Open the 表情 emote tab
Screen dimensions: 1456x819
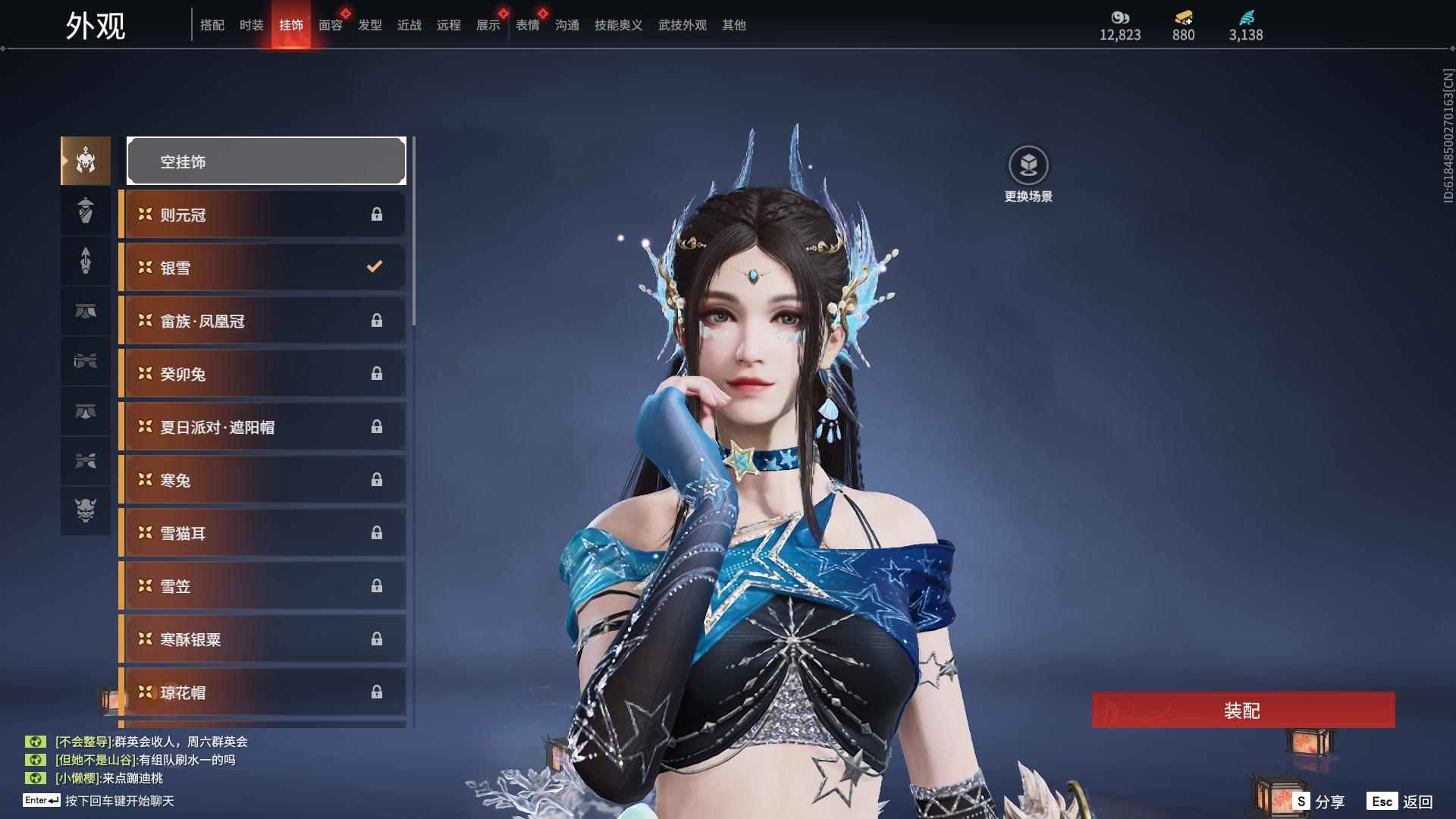pos(527,25)
